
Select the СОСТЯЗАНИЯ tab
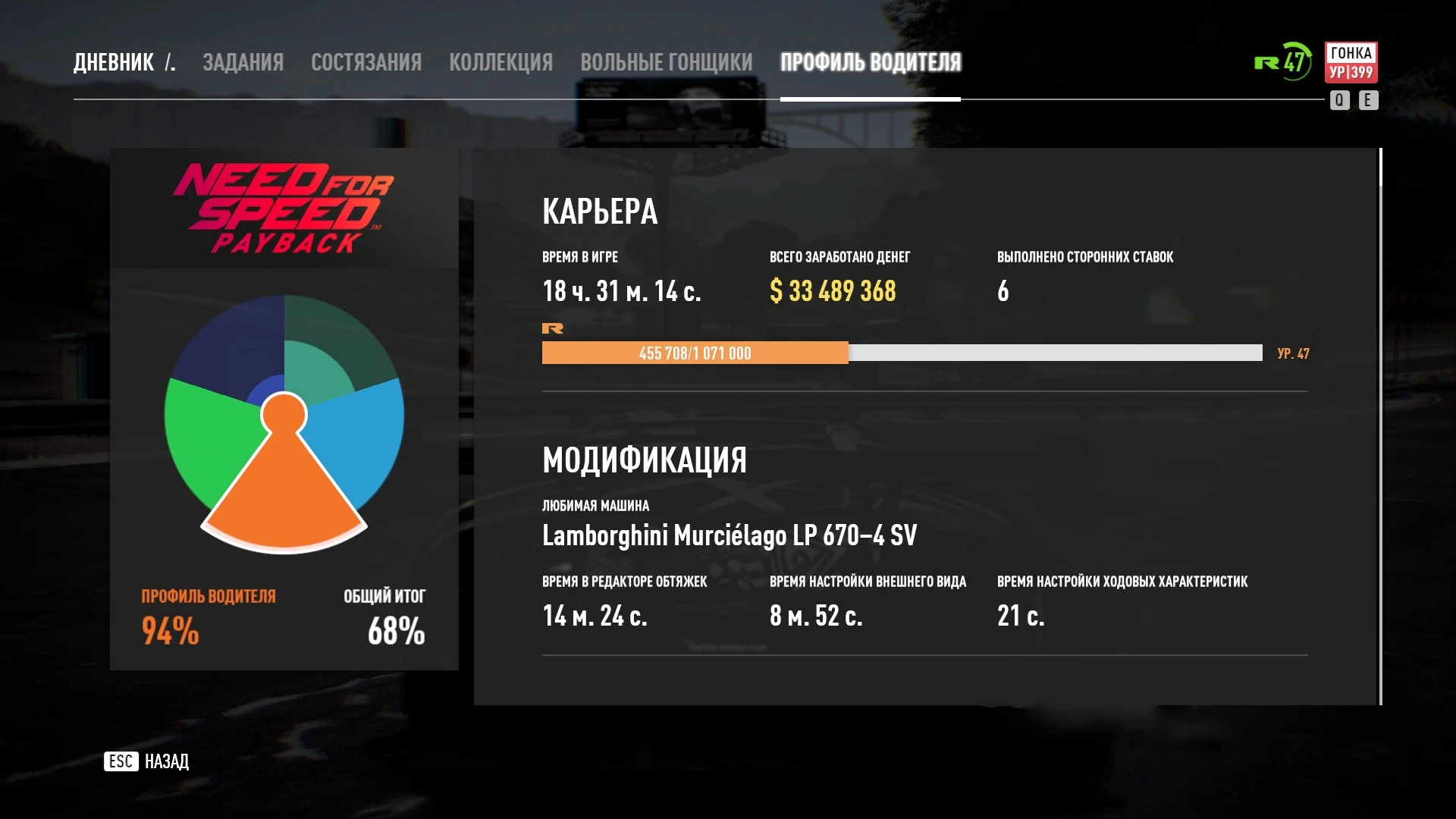point(366,62)
